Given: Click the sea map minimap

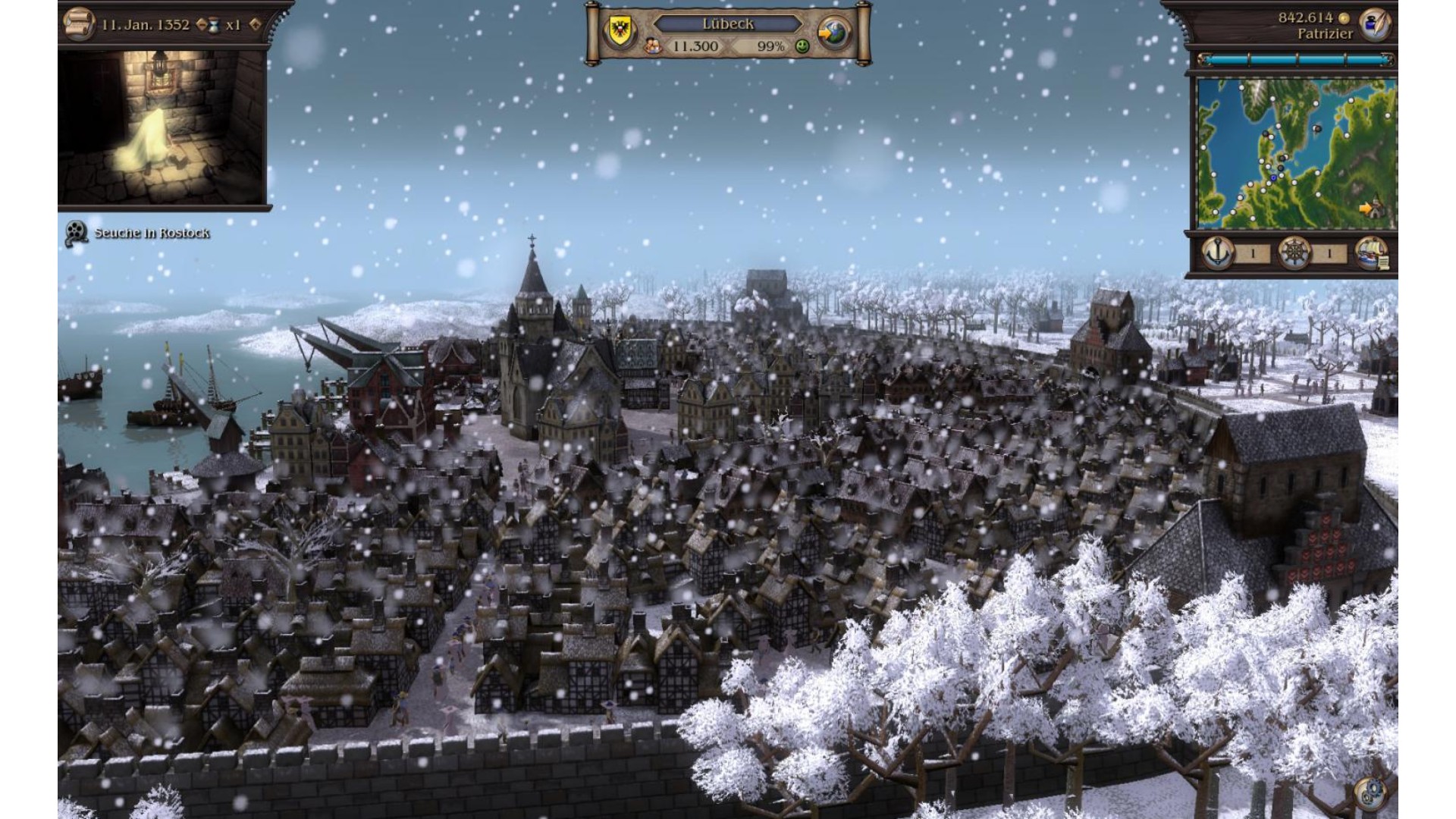Looking at the screenshot, I should point(1295,152).
